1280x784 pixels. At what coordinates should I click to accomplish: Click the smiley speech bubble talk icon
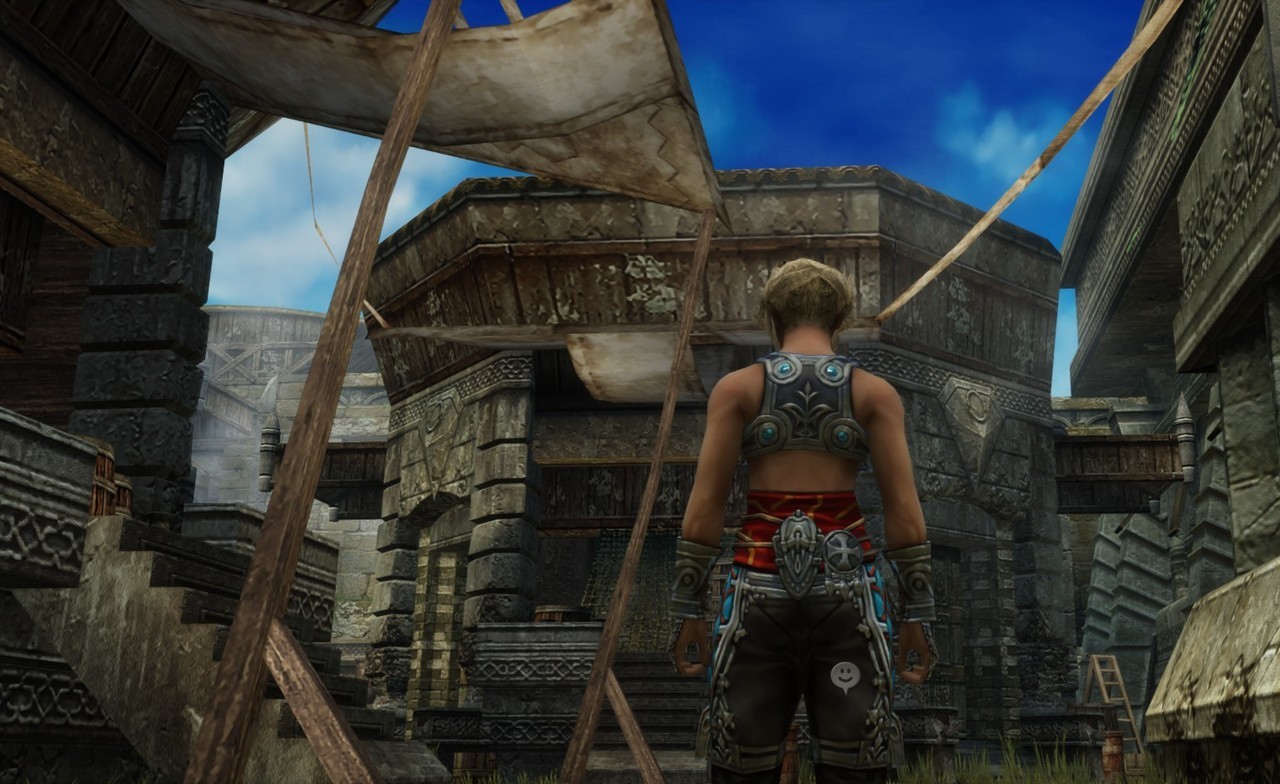click(x=845, y=676)
